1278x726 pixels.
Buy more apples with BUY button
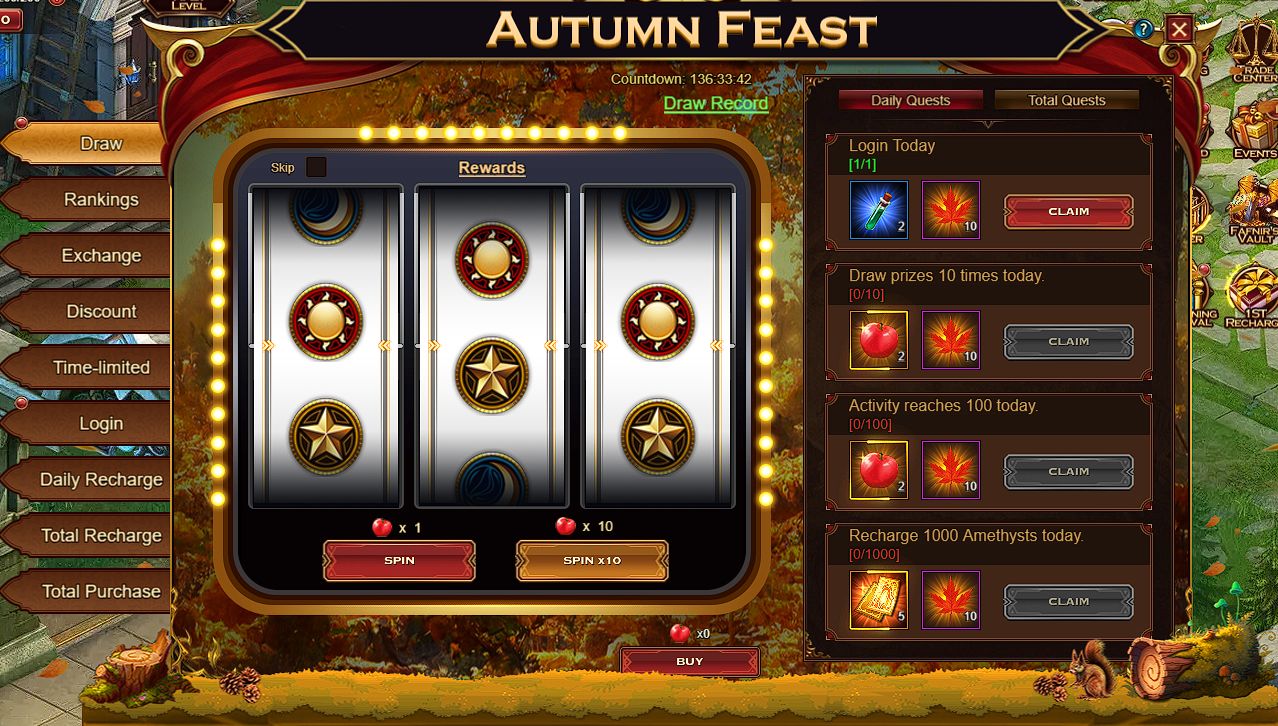coord(689,662)
